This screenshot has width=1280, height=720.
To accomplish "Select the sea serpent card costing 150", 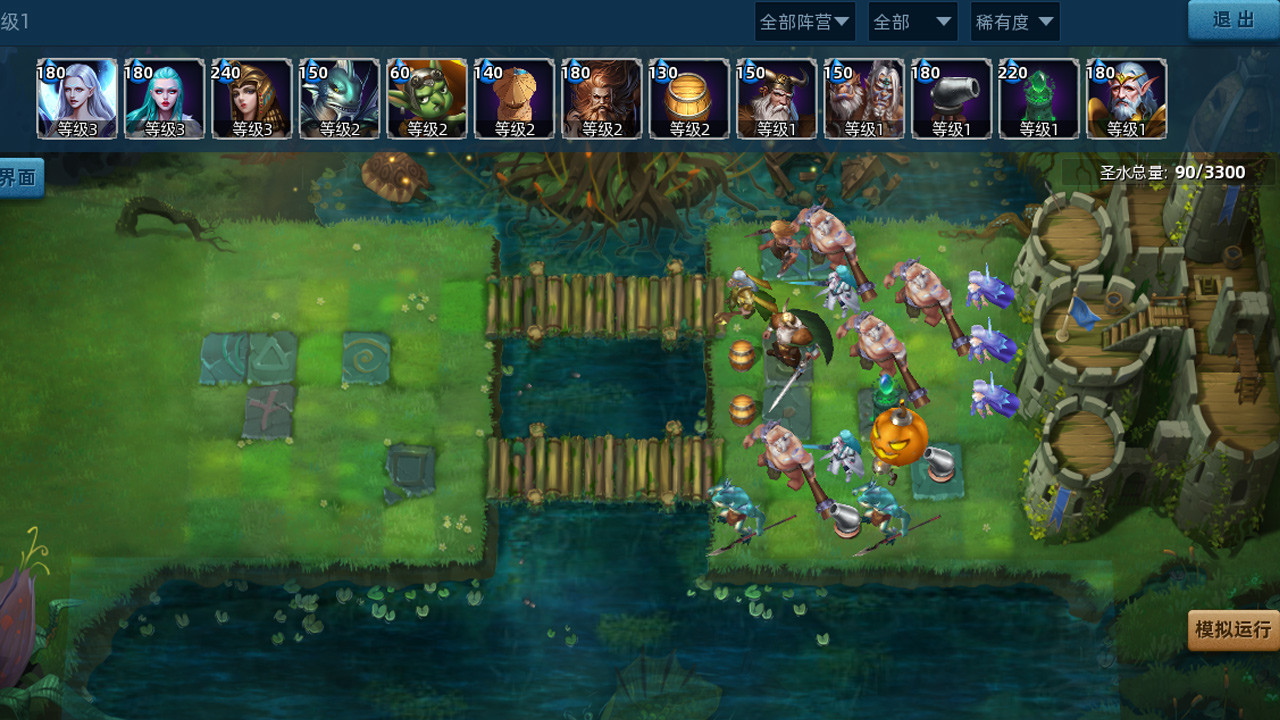I will coord(339,98).
